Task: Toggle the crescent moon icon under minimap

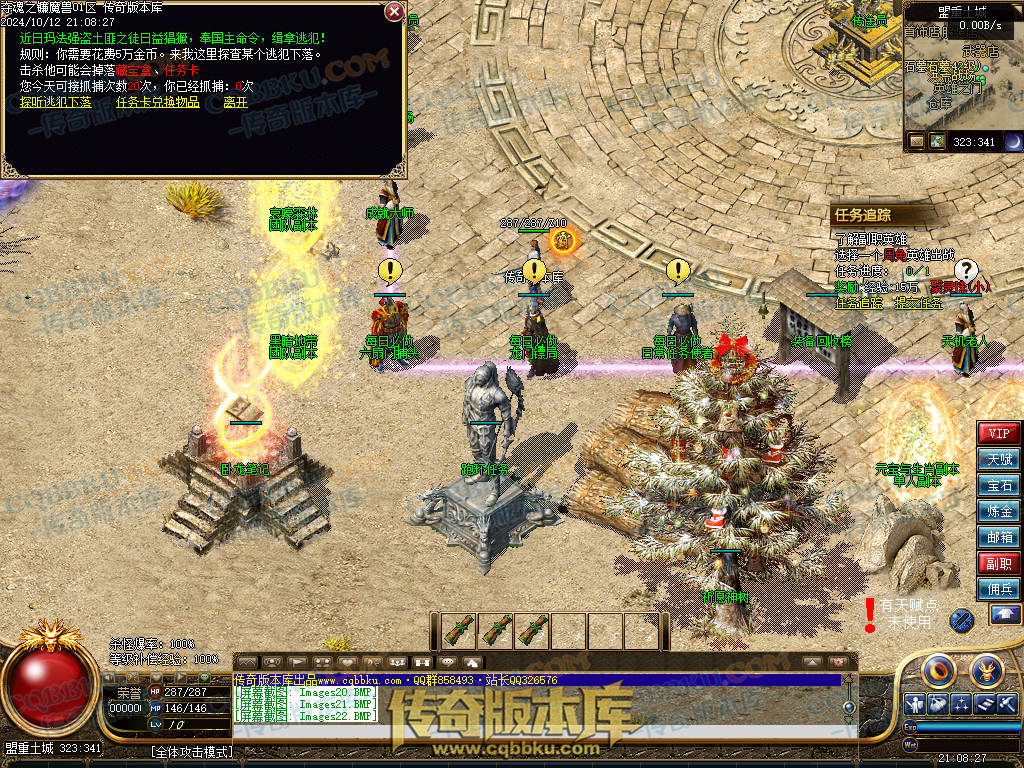Action: pos(1013,142)
